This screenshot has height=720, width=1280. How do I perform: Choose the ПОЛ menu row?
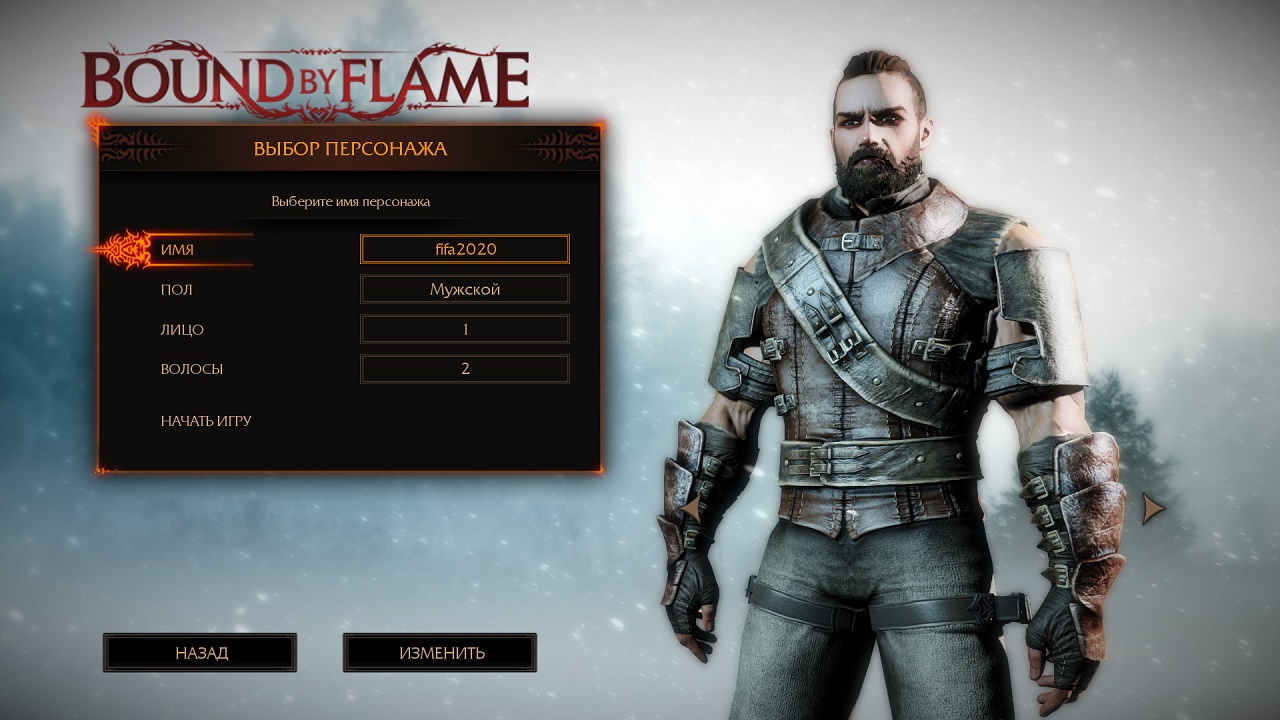point(177,289)
